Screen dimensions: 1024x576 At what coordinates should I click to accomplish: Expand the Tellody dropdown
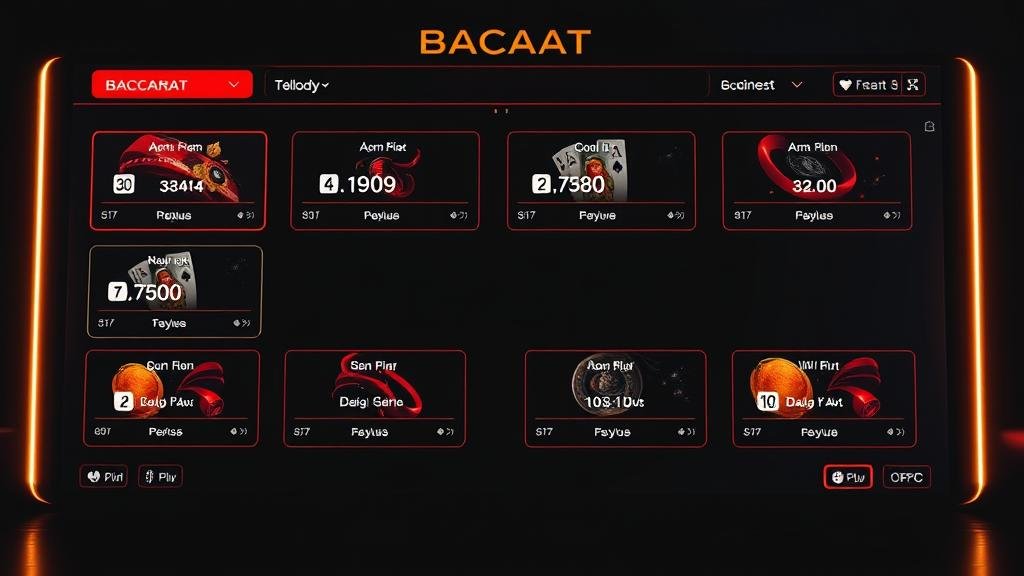click(x=302, y=85)
